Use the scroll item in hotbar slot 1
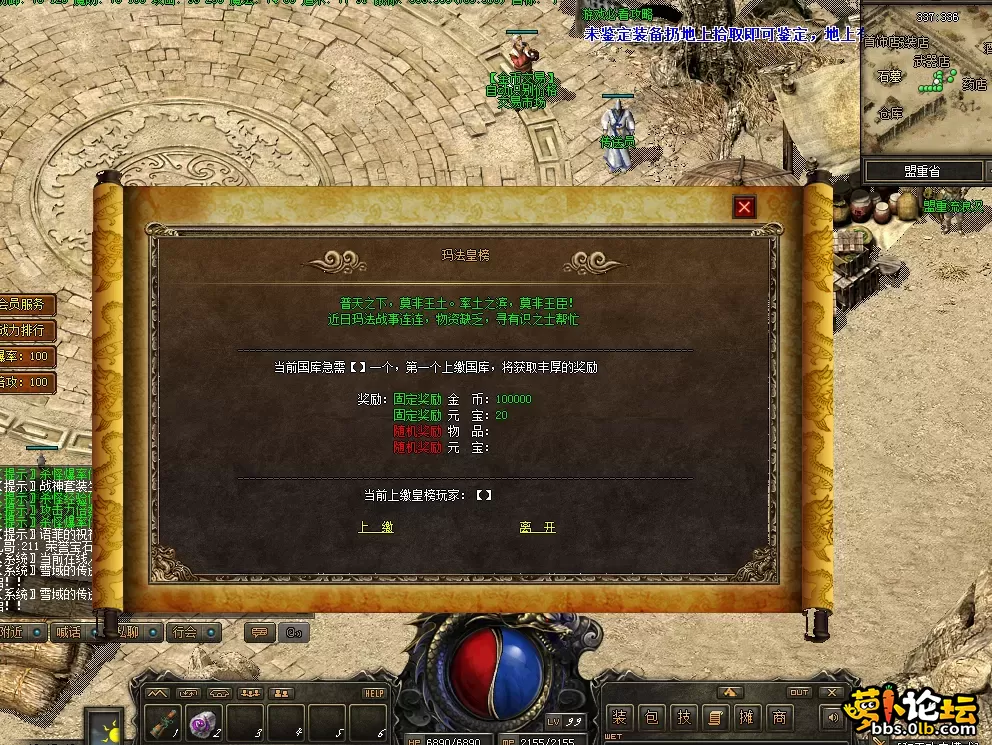The image size is (992, 745). (167, 720)
